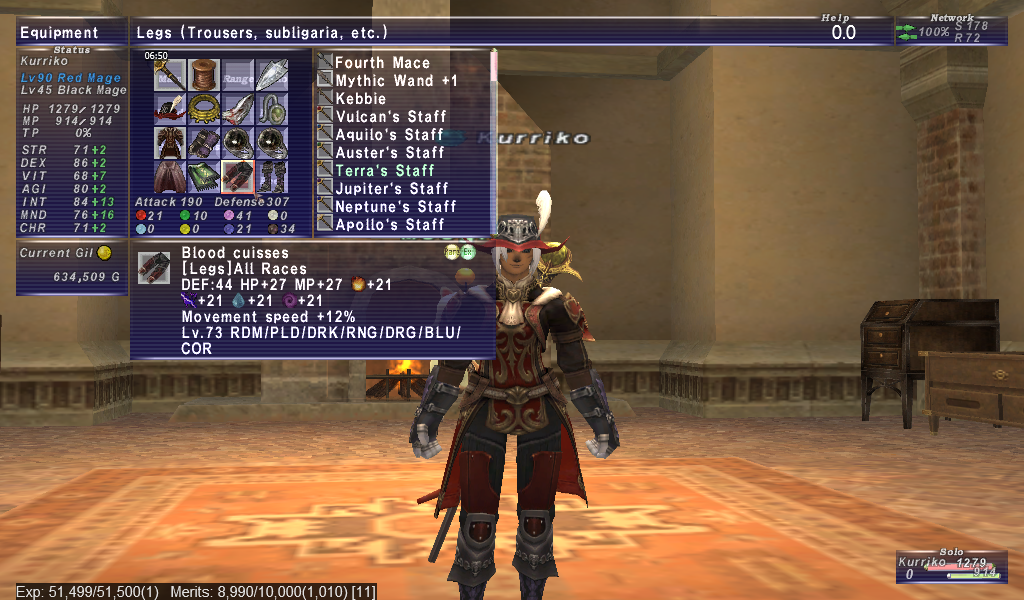The image size is (1024, 600).
Task: Select the brown cape back slot
Action: pos(171,175)
